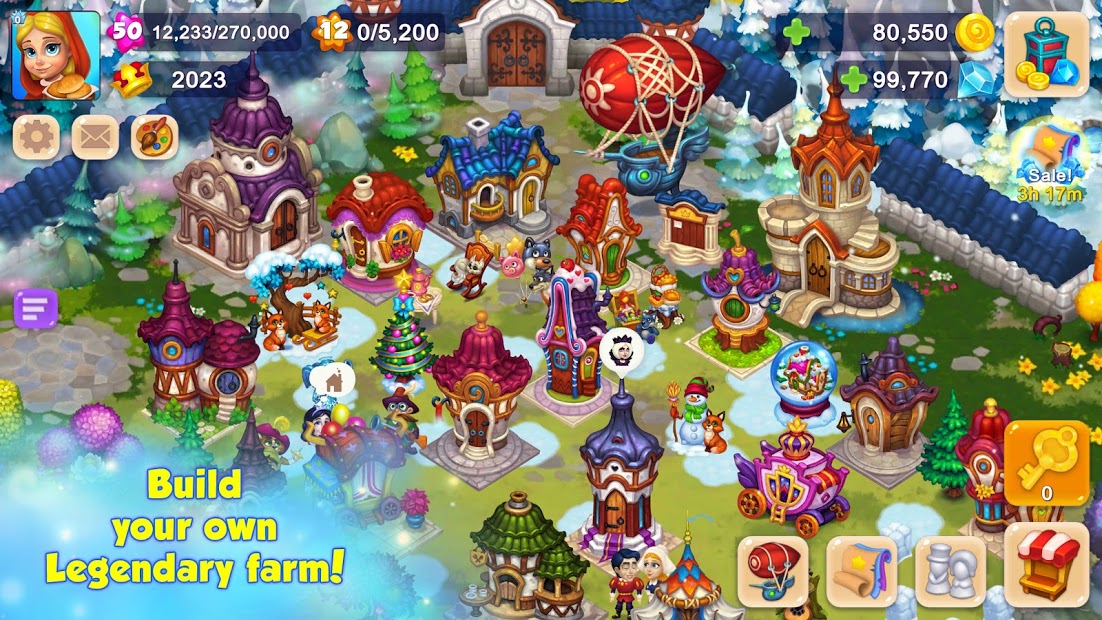Open the gear settings button
Screen dimensions: 1102x620
pos(36,138)
